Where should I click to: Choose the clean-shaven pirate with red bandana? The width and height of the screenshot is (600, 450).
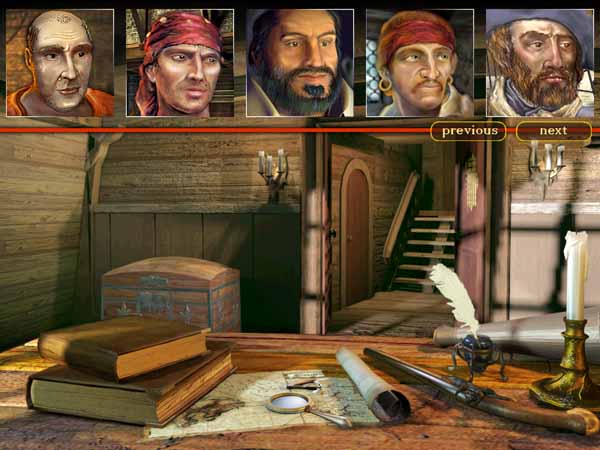point(180,63)
